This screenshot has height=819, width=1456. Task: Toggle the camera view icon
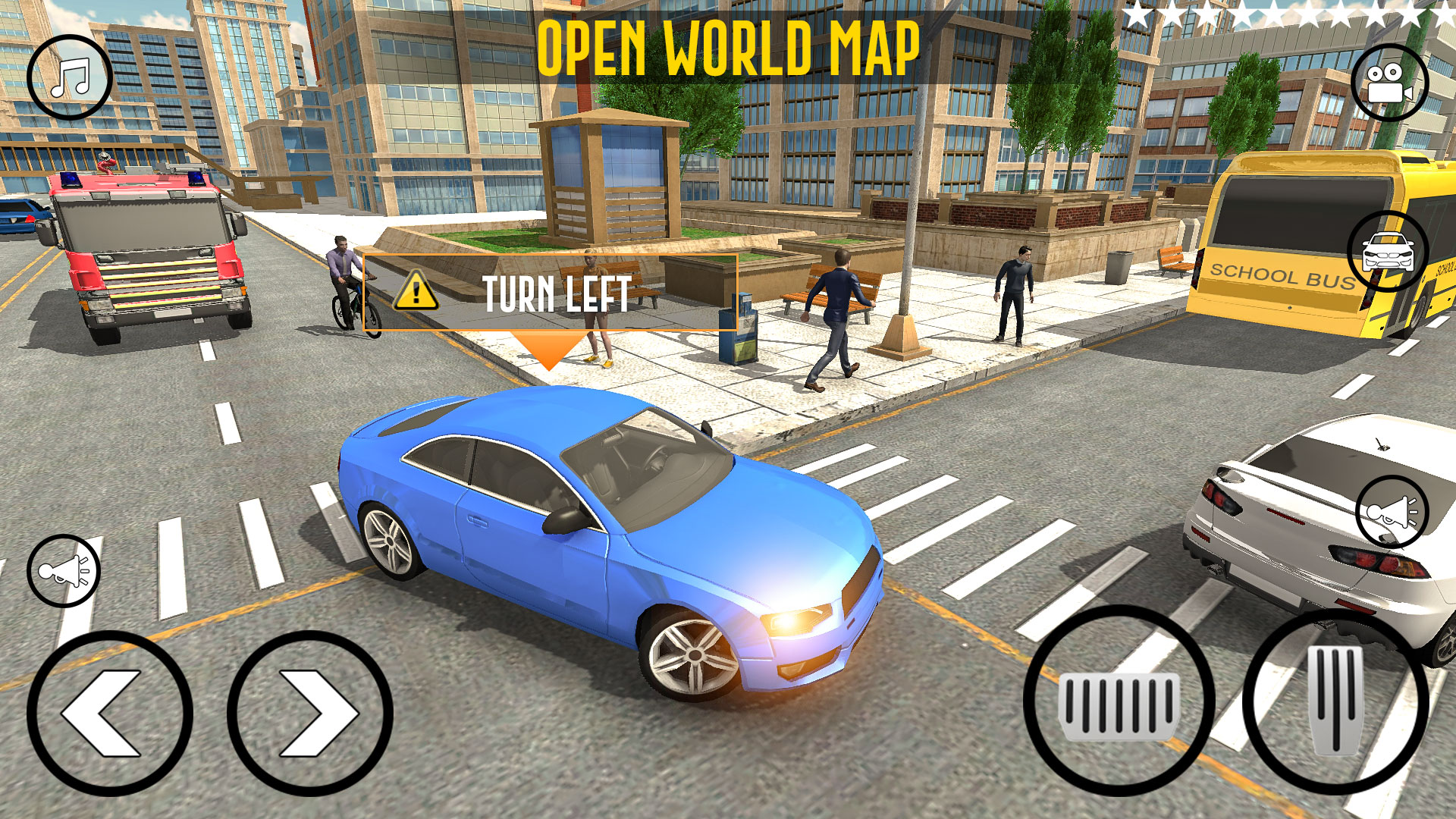(1387, 83)
